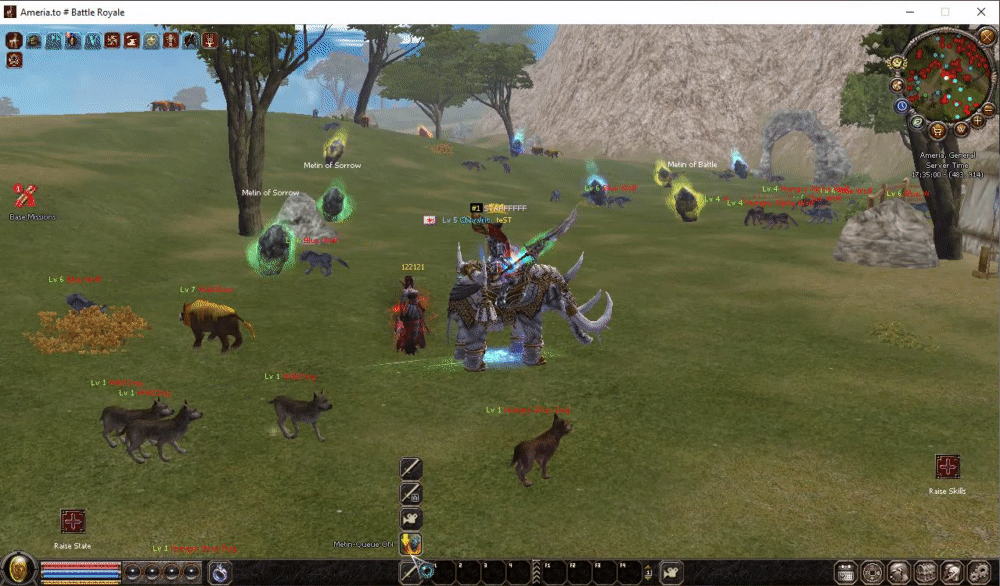
Task: Click the blue clock icon beside minimap
Action: pos(901,105)
